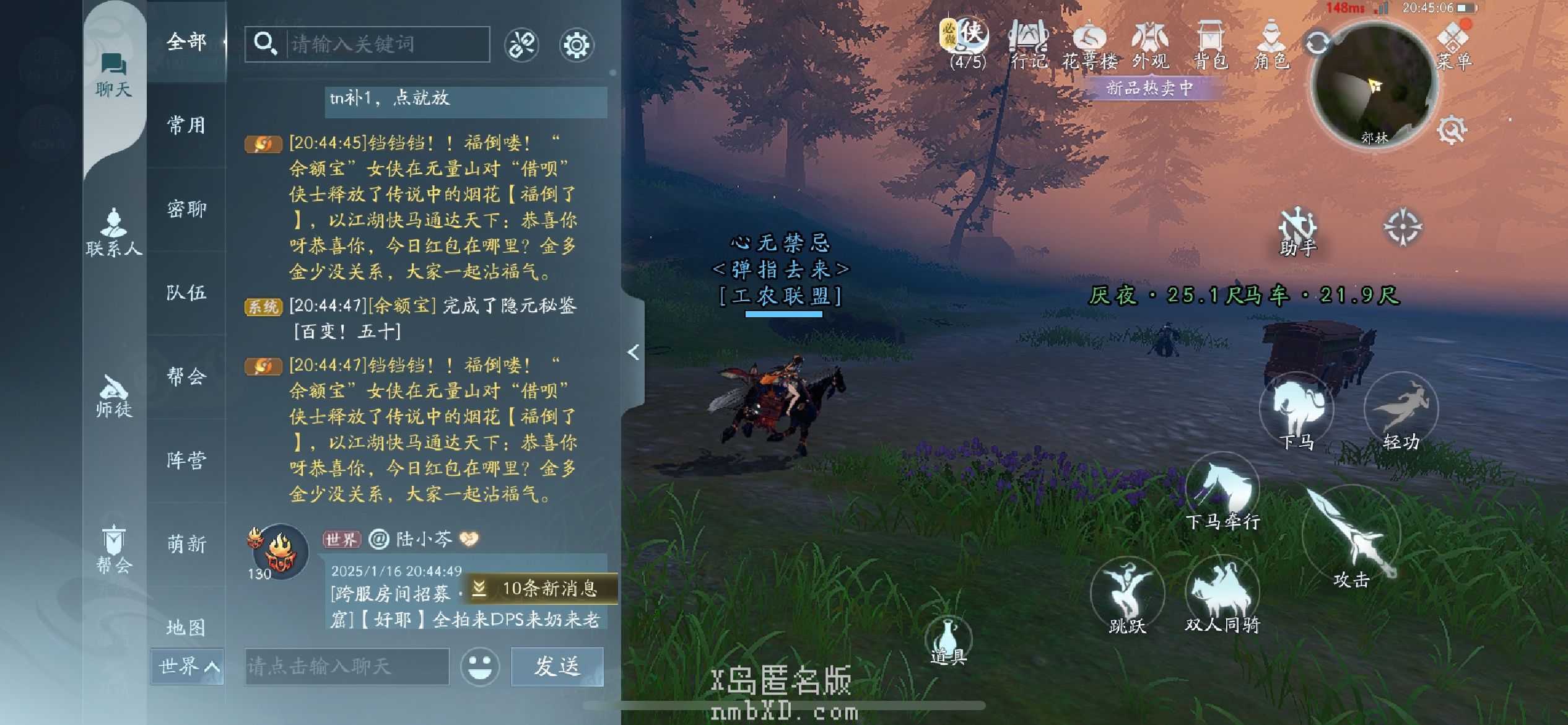Open the 密聊 private chat tab

pos(186,209)
